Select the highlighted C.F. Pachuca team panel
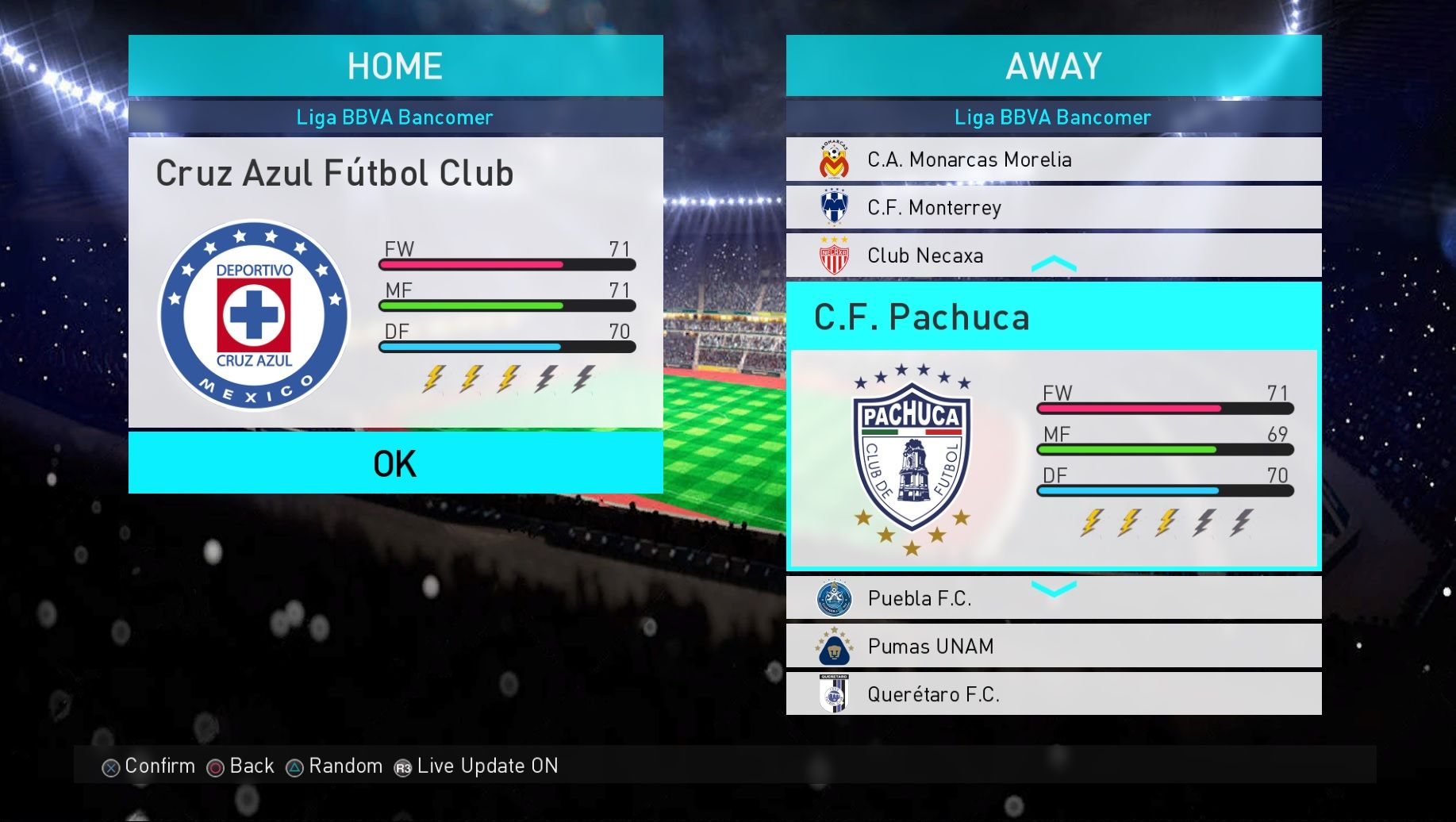 [x=1053, y=428]
